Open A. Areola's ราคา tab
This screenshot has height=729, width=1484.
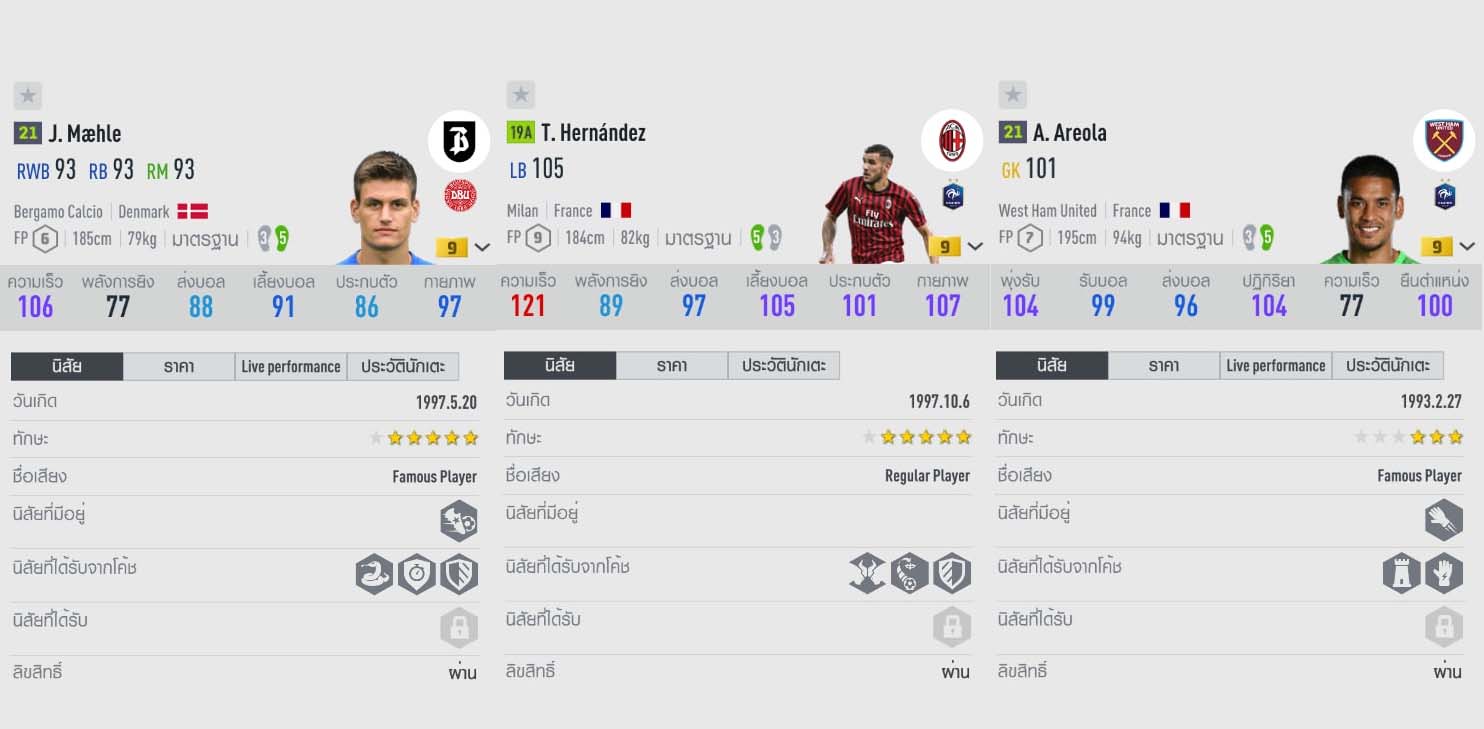[x=1164, y=366]
